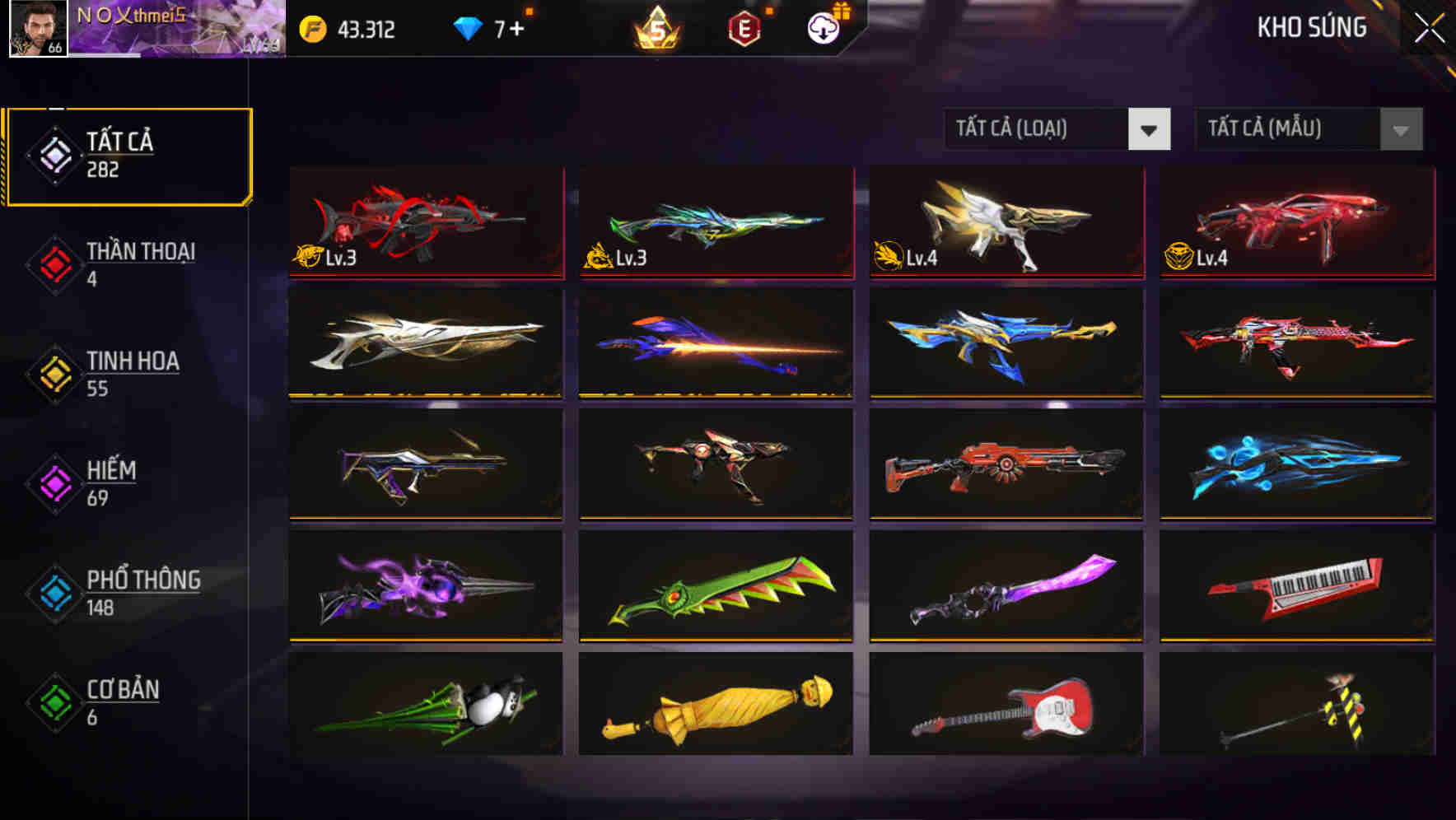Select the Lv.3 red scar weapon card
1456x820 pixels.
click(425, 223)
